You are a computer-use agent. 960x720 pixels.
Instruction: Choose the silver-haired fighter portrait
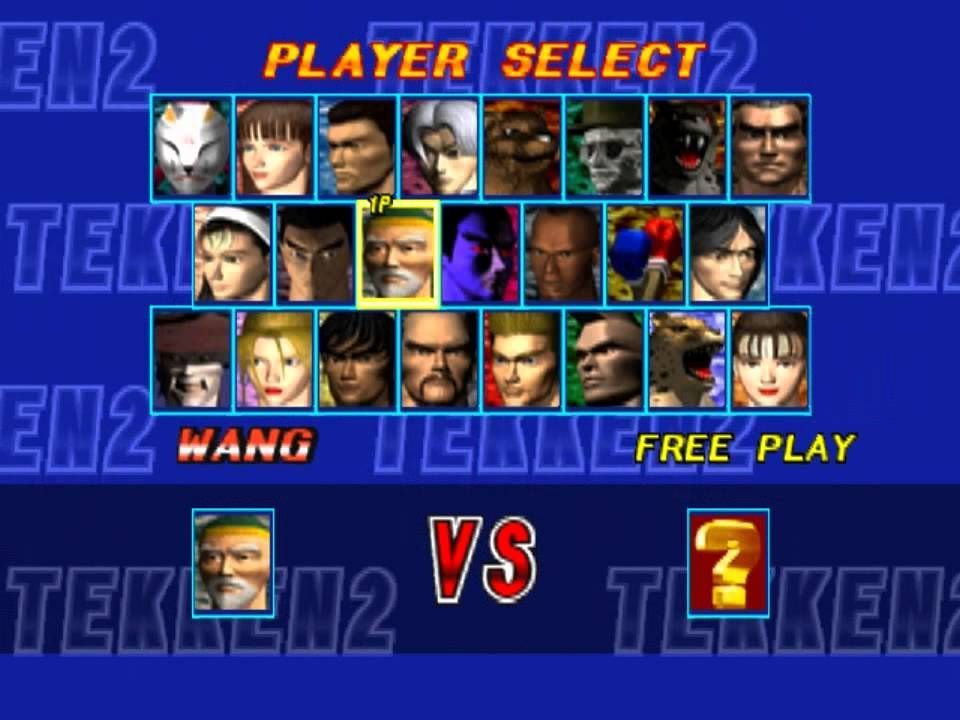pos(441,148)
